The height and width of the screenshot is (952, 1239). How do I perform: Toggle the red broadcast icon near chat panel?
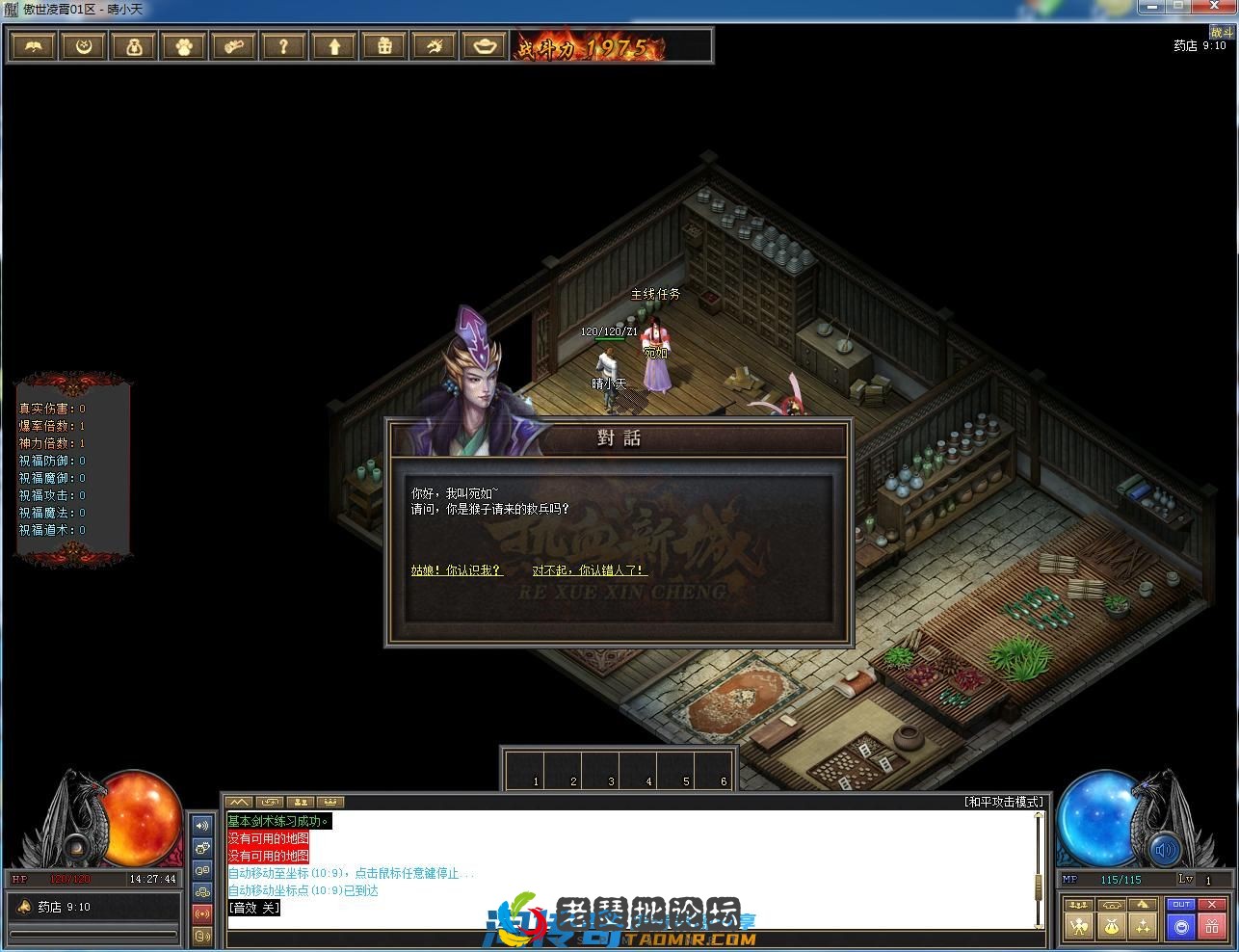(202, 912)
